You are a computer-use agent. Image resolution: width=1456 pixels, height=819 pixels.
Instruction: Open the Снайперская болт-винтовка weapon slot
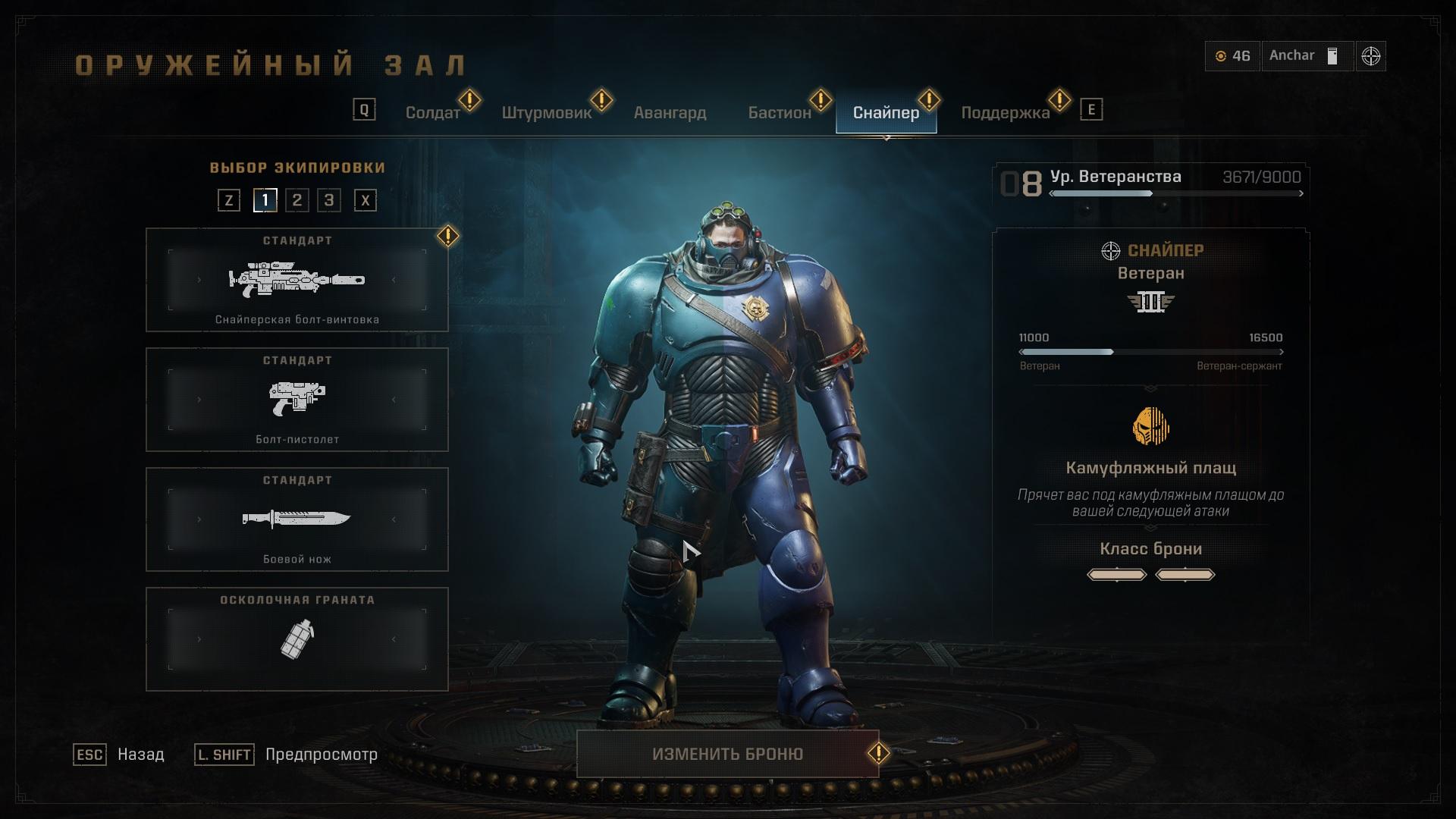point(297,280)
